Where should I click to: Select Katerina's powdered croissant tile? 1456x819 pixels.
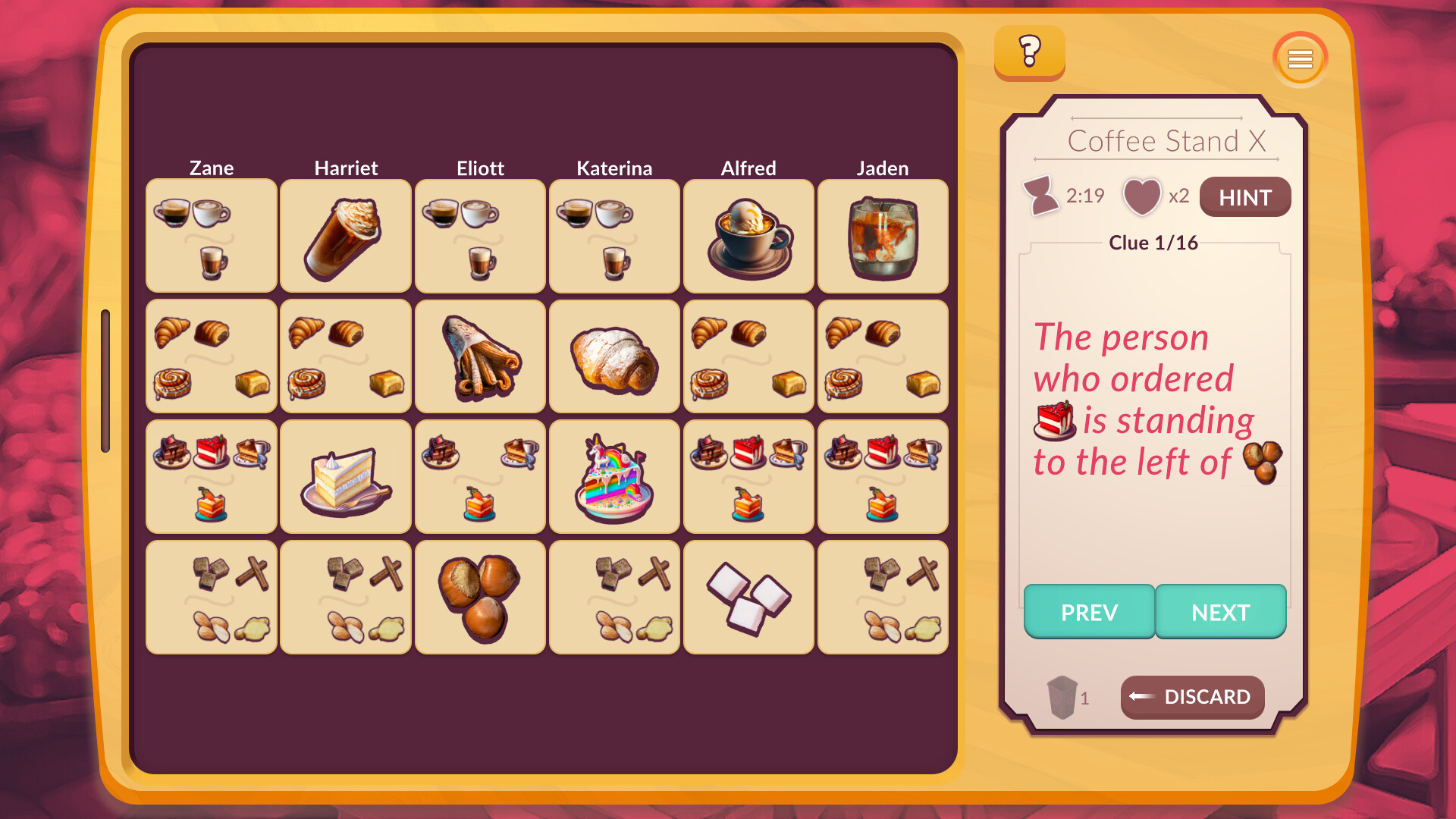(614, 356)
